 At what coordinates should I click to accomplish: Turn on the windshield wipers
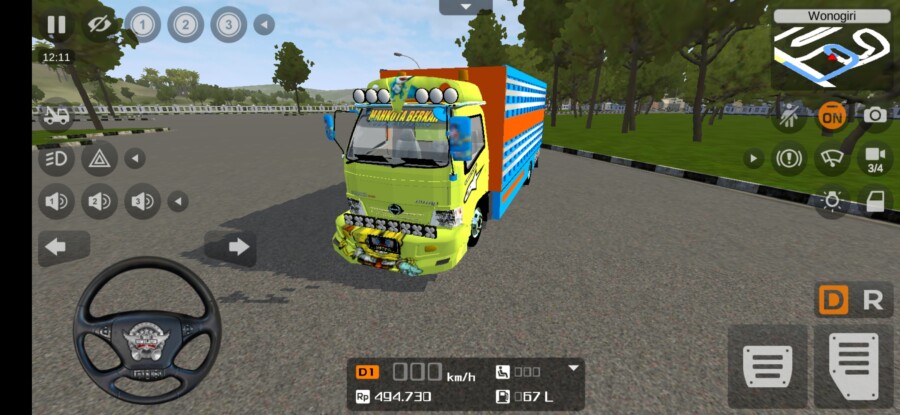(831, 158)
